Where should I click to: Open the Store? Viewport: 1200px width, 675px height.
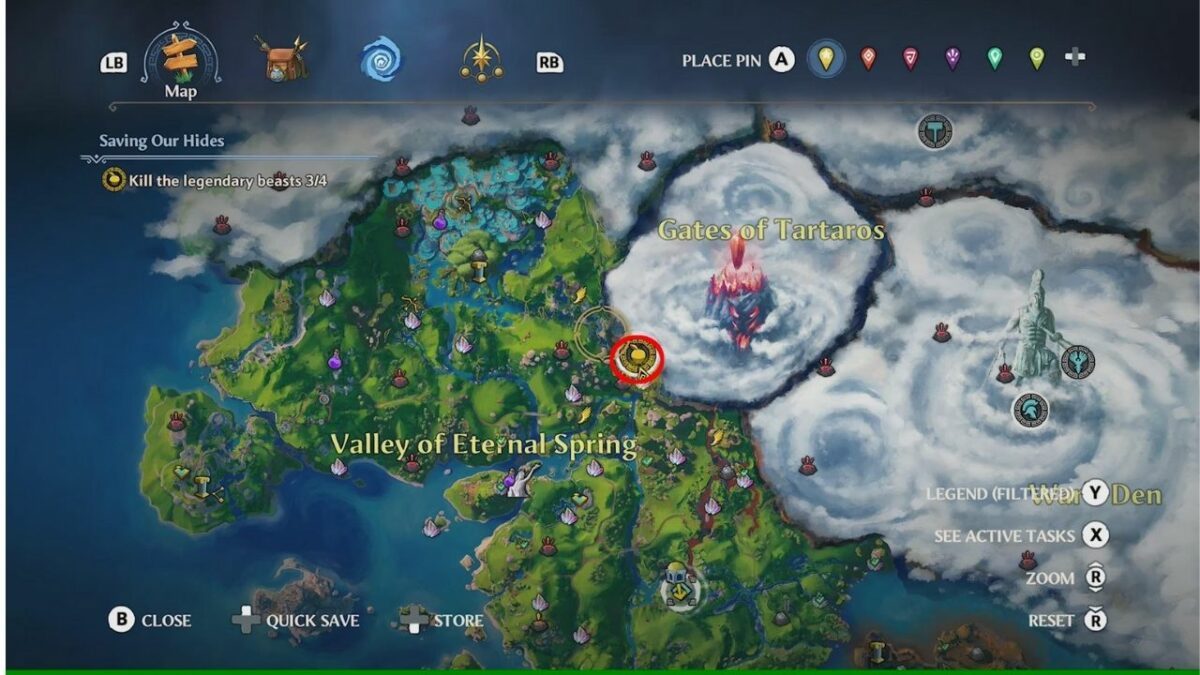442,620
